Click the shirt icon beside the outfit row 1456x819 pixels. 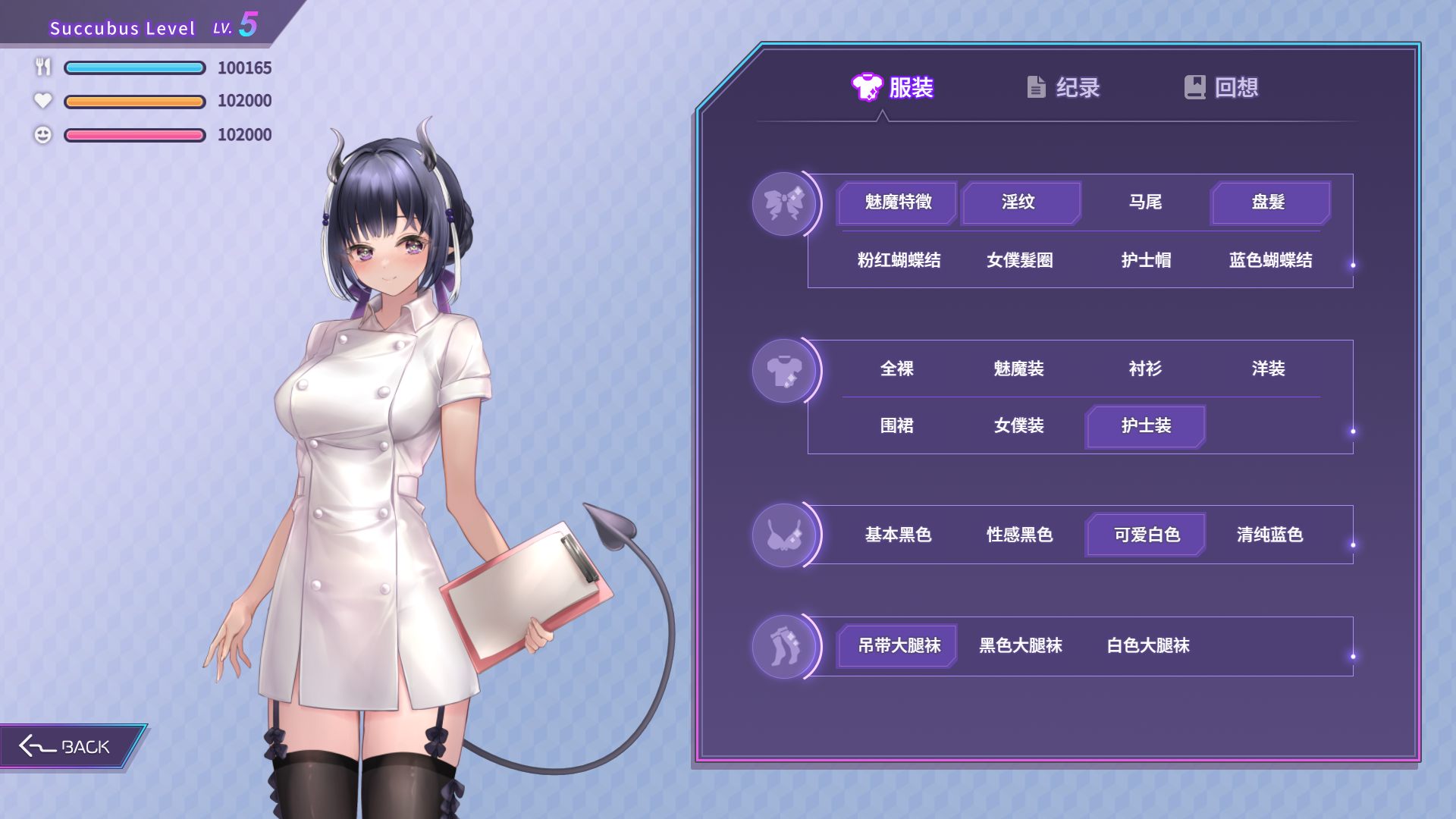(x=785, y=369)
